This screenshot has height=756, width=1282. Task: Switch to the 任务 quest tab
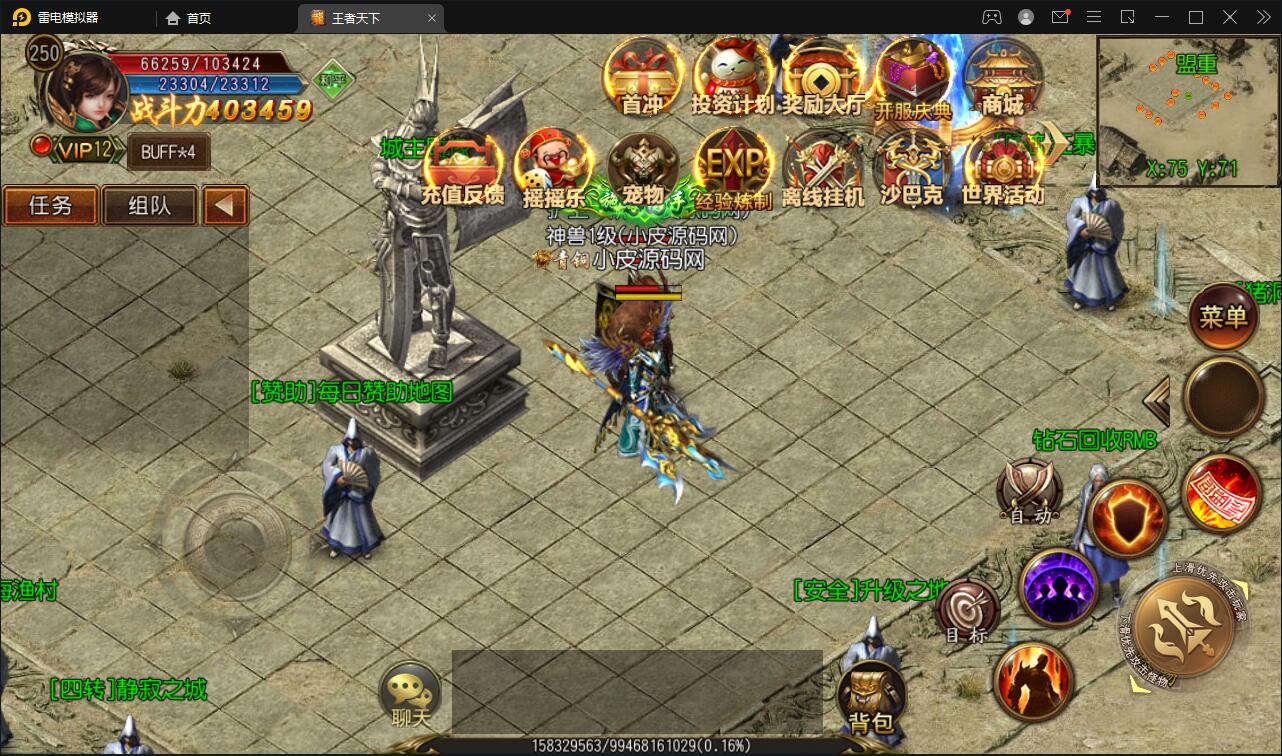coord(50,206)
